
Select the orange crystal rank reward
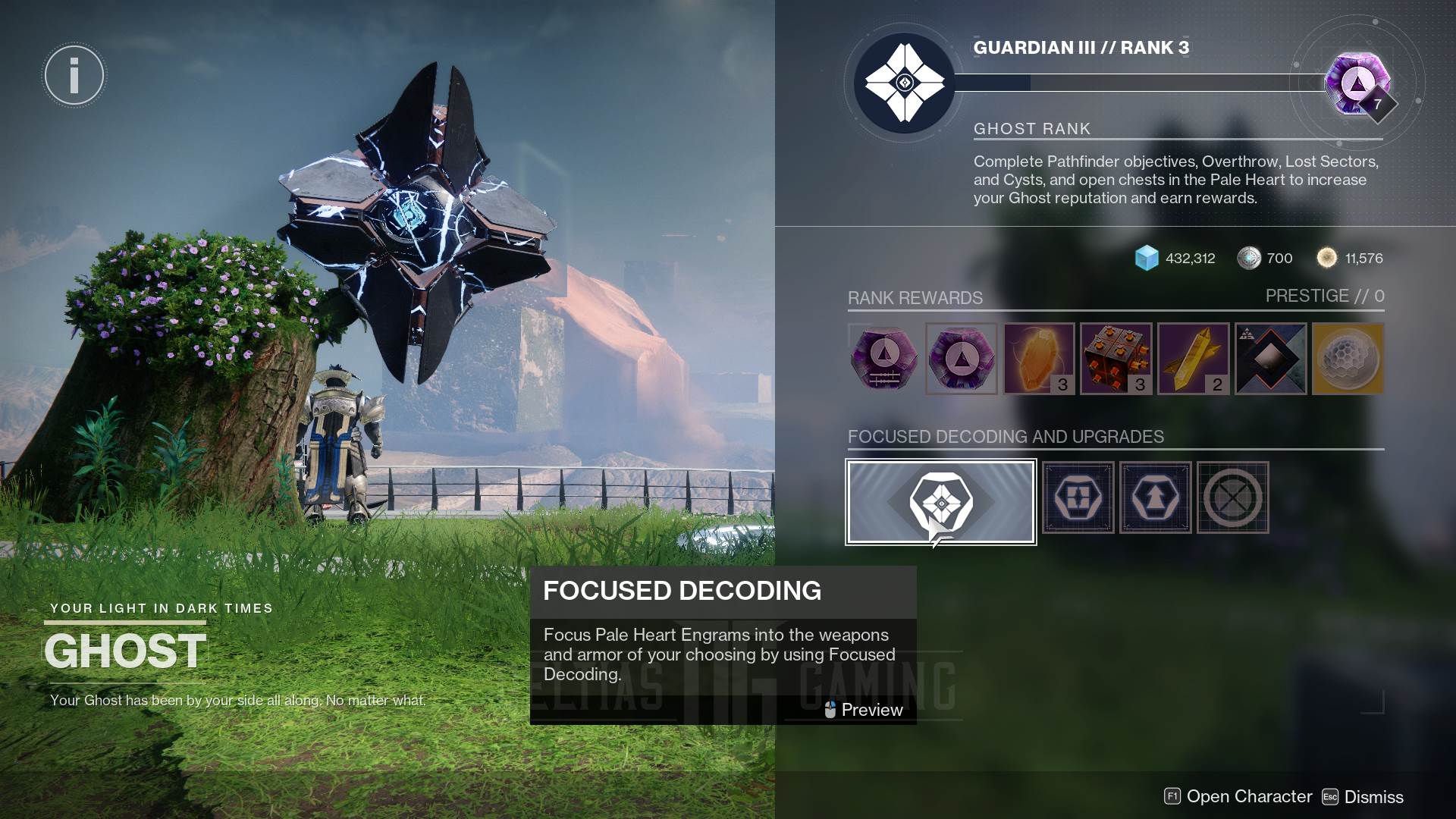click(x=1039, y=359)
